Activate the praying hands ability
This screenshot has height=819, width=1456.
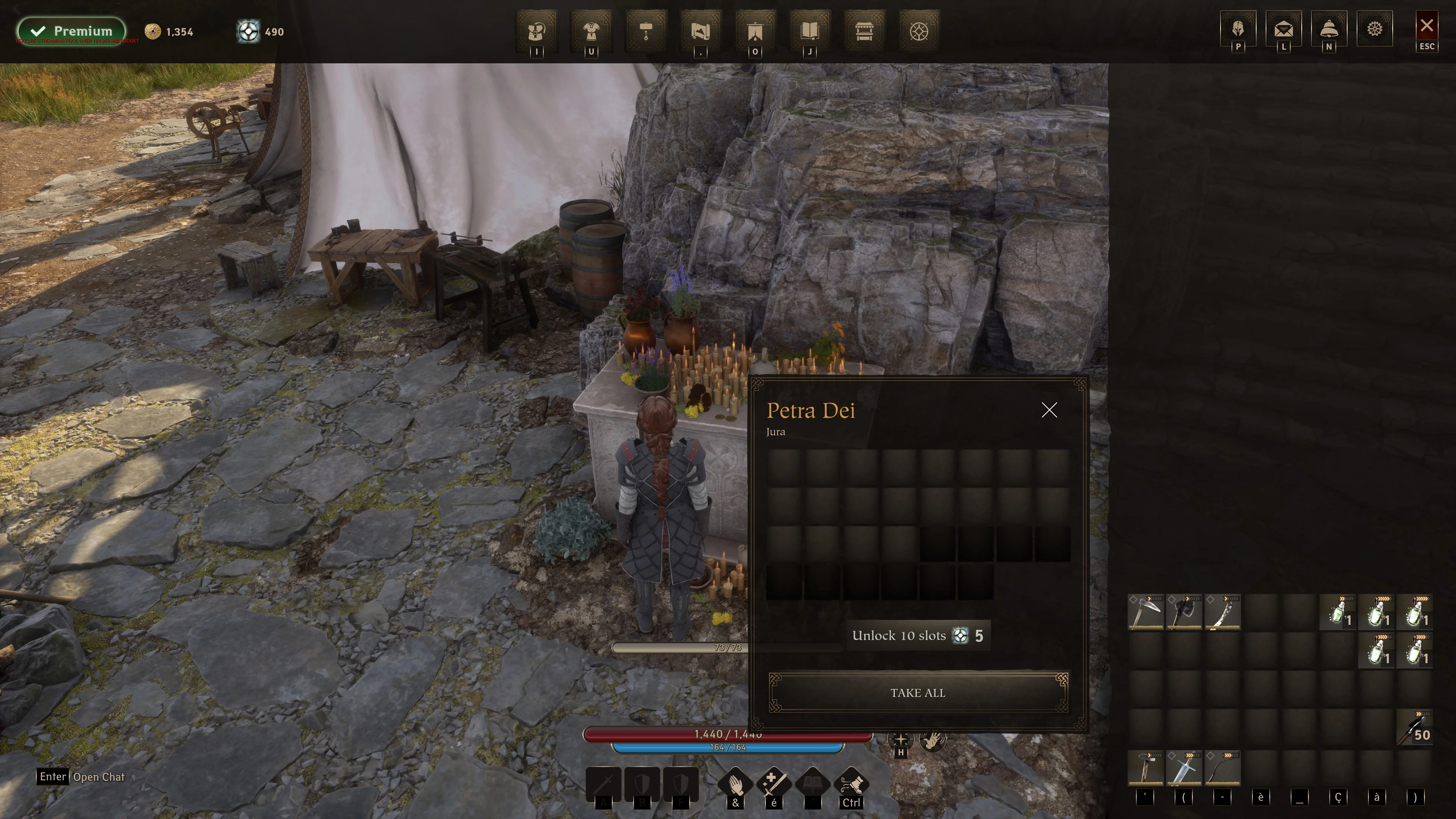(735, 784)
